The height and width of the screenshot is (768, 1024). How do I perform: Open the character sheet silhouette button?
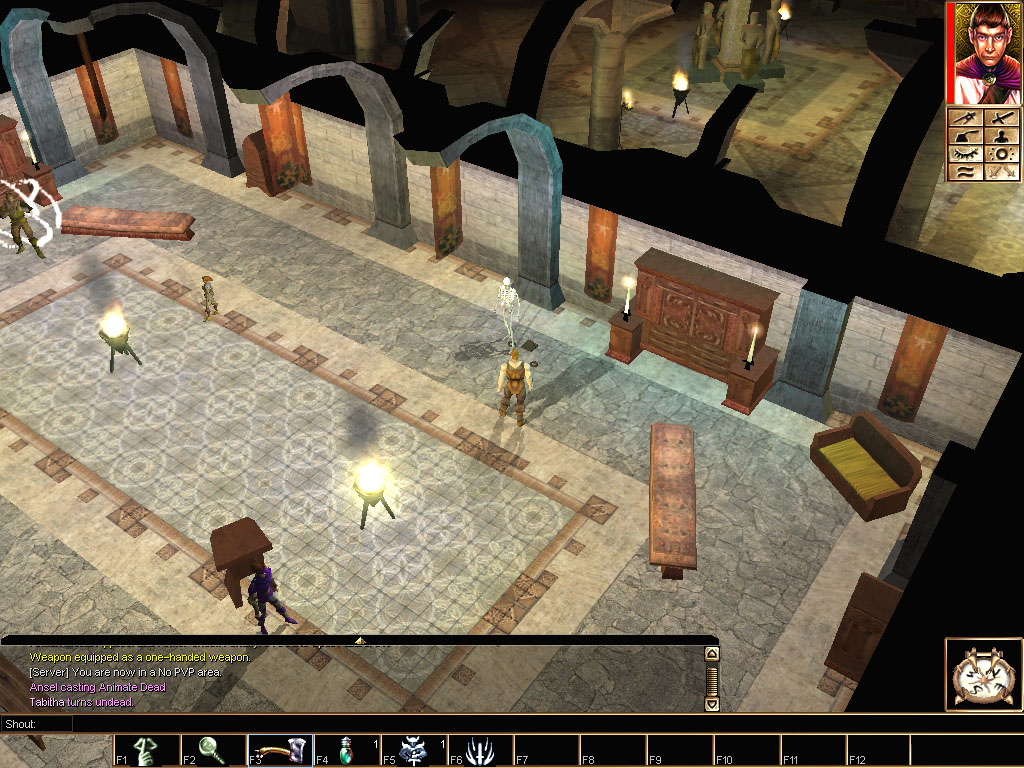click(1001, 136)
